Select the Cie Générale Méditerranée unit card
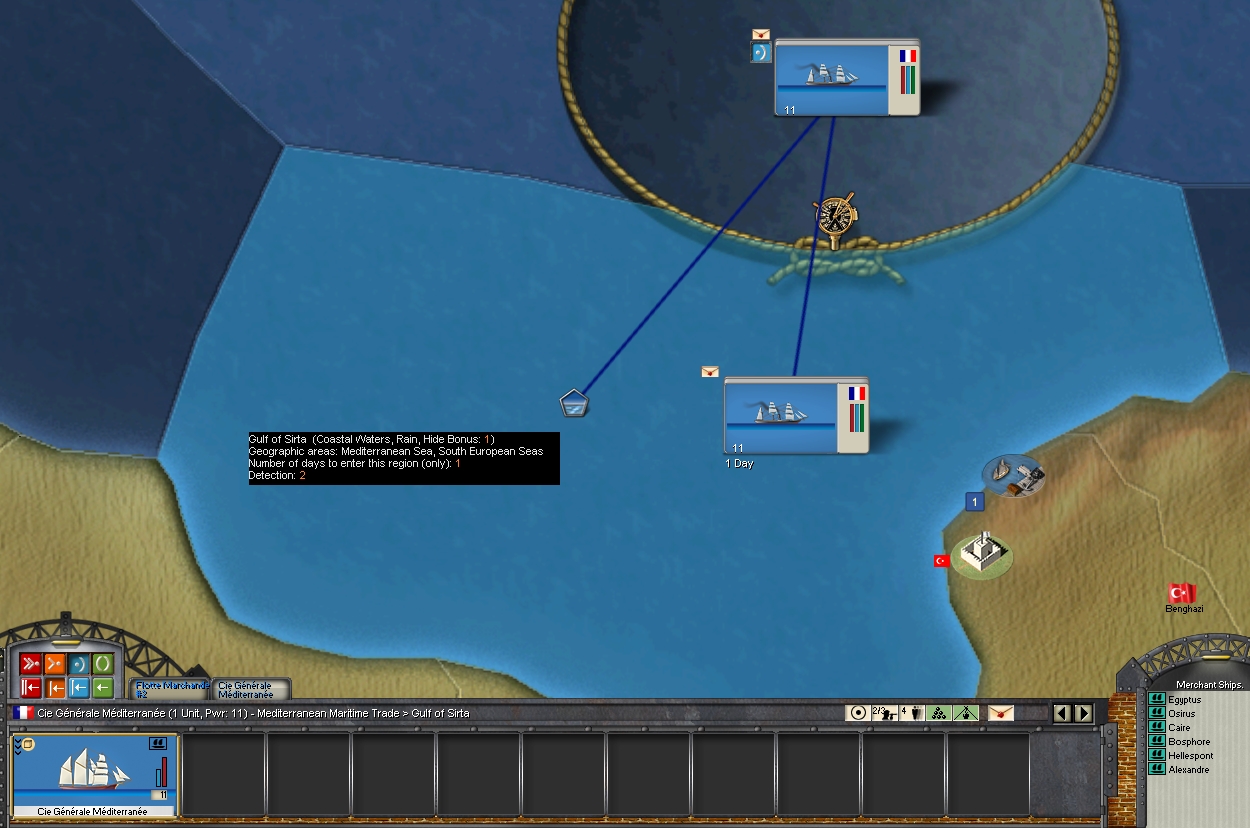Viewport: 1250px width, 828px height. click(95, 776)
